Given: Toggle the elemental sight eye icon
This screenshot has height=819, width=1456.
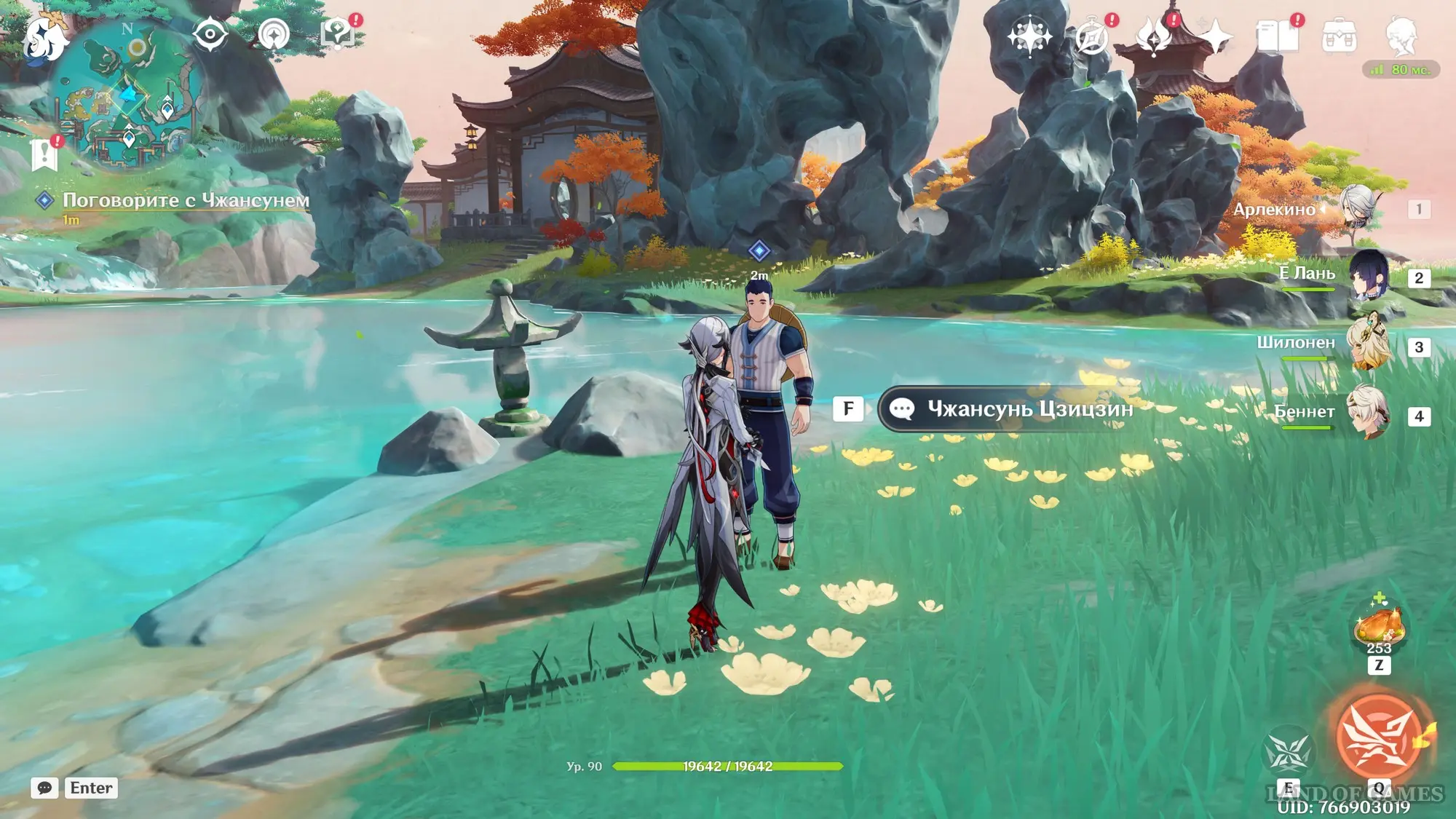Looking at the screenshot, I should [x=210, y=34].
